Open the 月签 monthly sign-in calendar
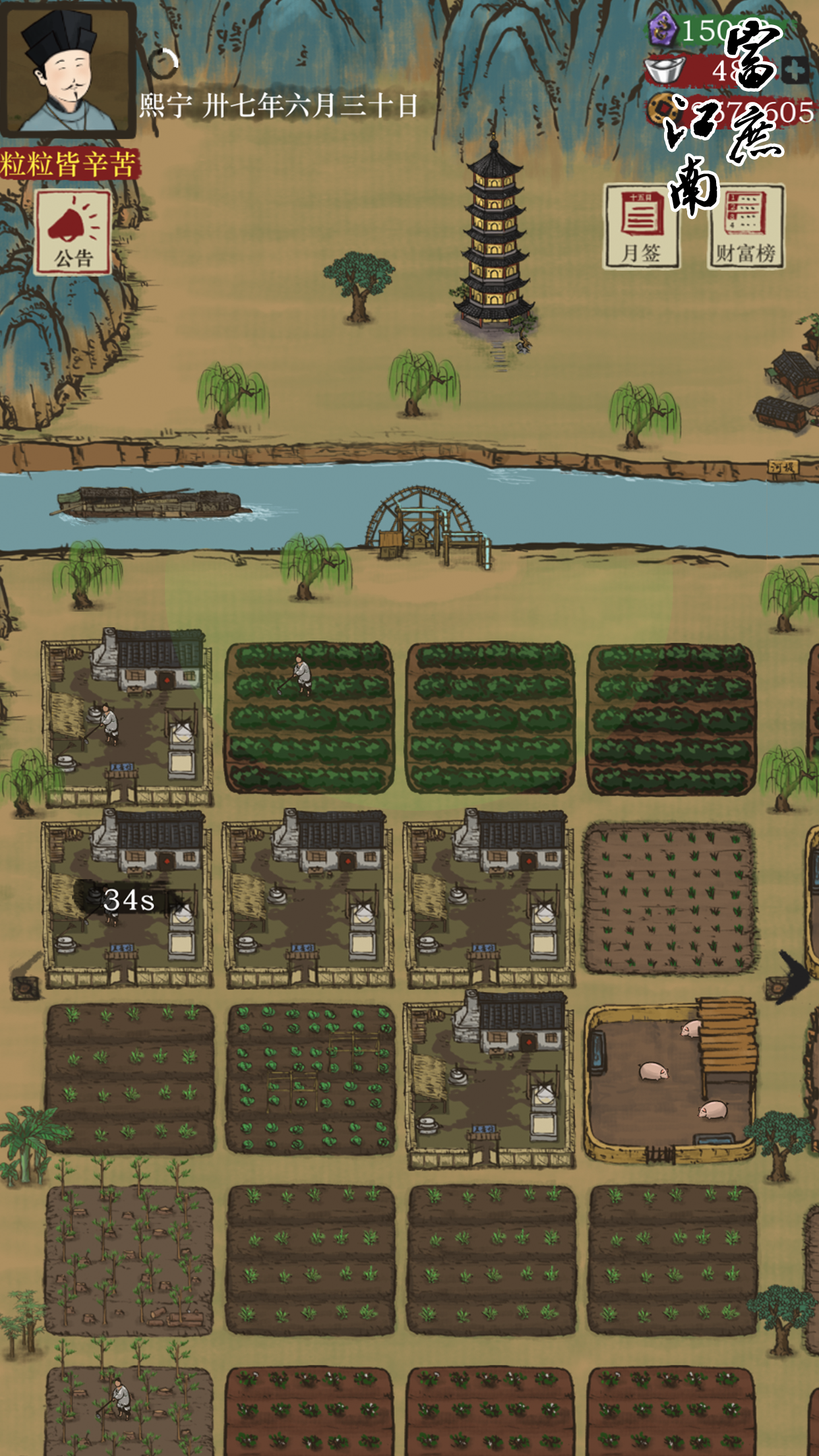 641,227
